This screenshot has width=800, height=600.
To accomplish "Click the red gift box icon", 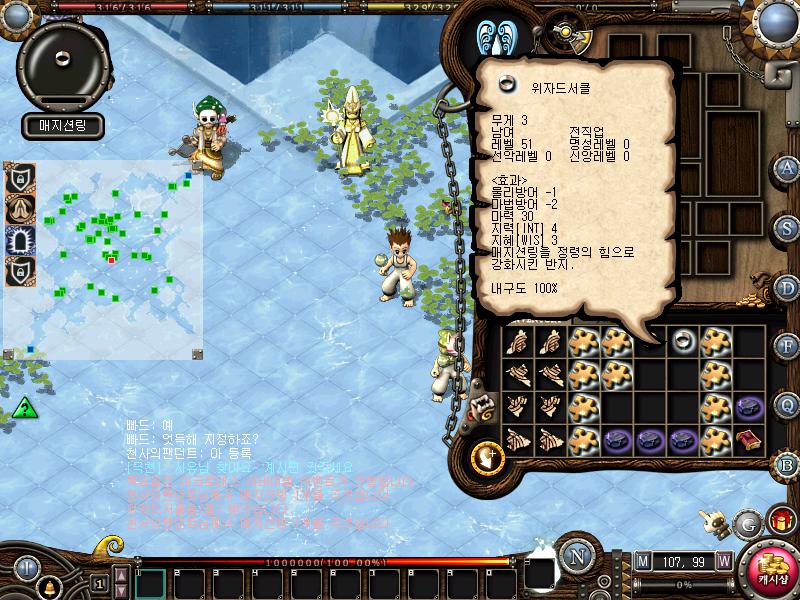I will tap(779, 521).
